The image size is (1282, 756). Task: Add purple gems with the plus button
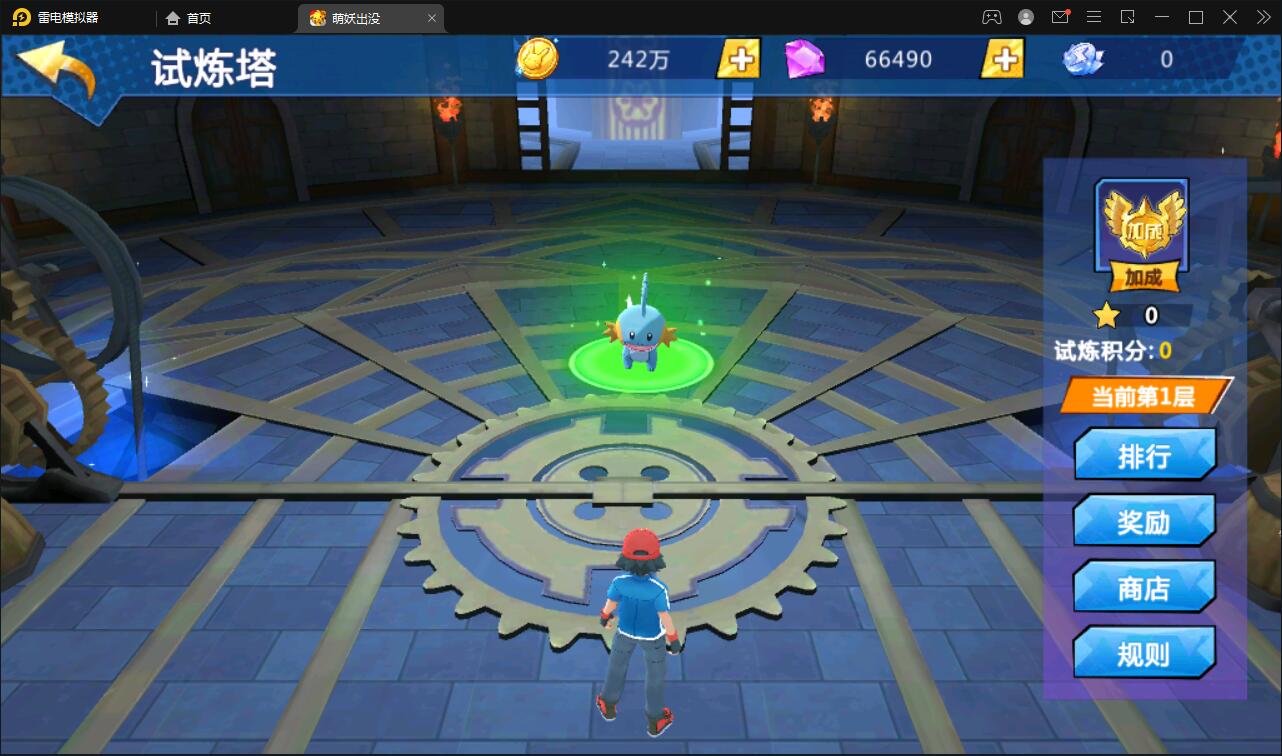click(1002, 59)
